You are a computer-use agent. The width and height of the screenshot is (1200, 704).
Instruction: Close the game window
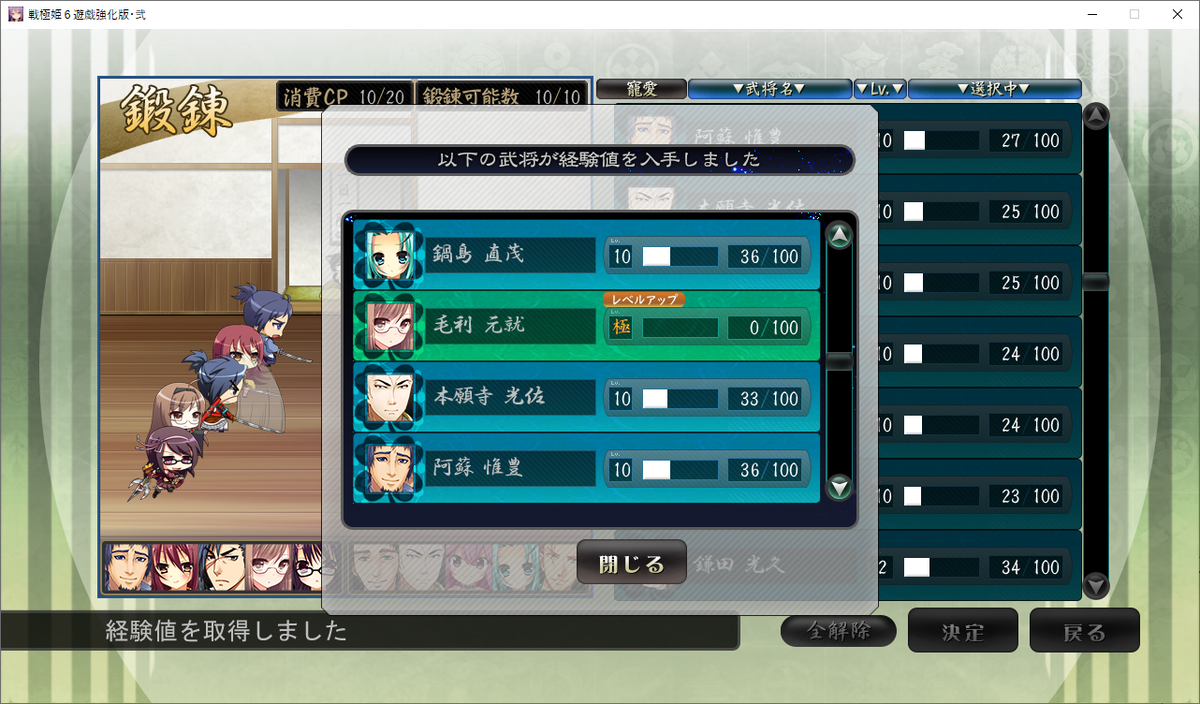pyautogui.click(x=1175, y=14)
